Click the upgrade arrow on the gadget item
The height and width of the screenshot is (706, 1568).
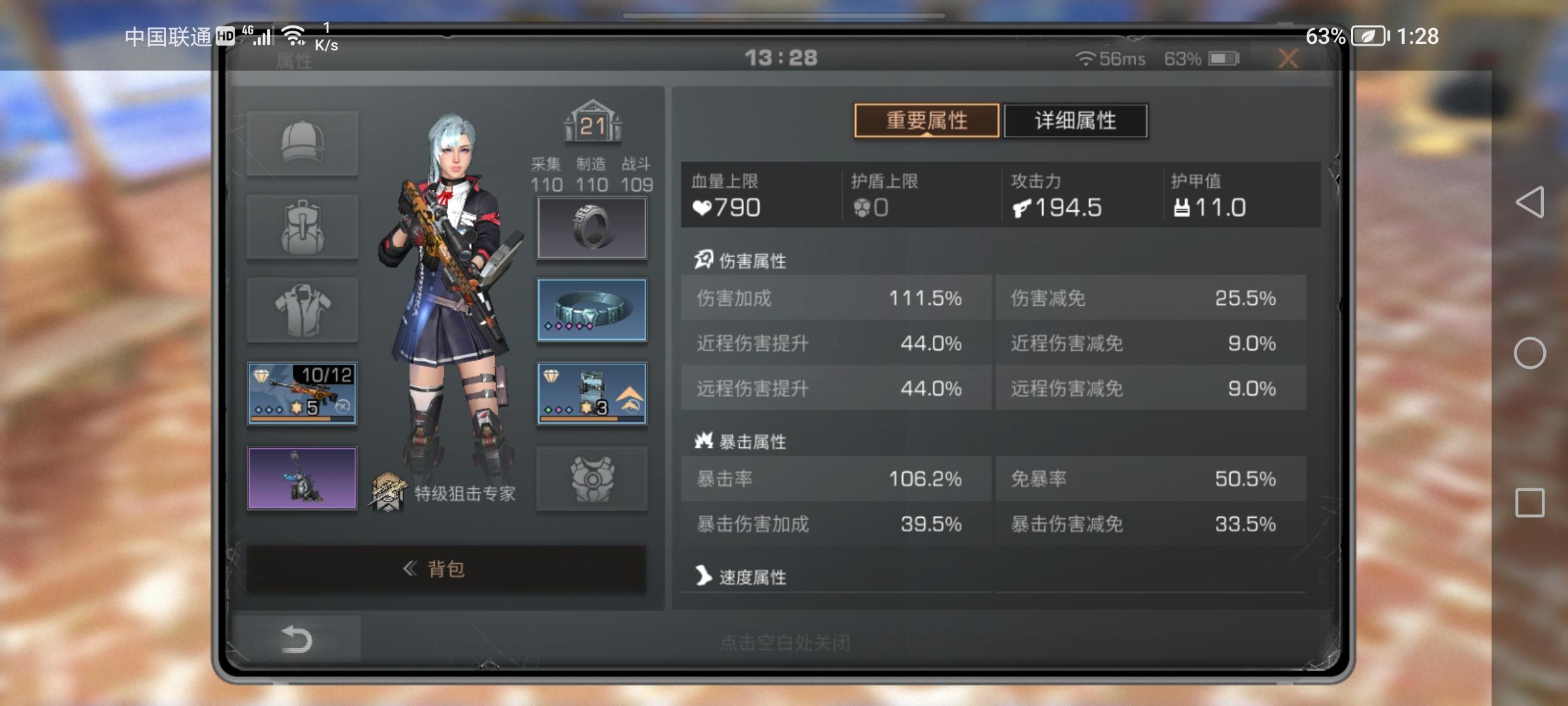(x=629, y=395)
